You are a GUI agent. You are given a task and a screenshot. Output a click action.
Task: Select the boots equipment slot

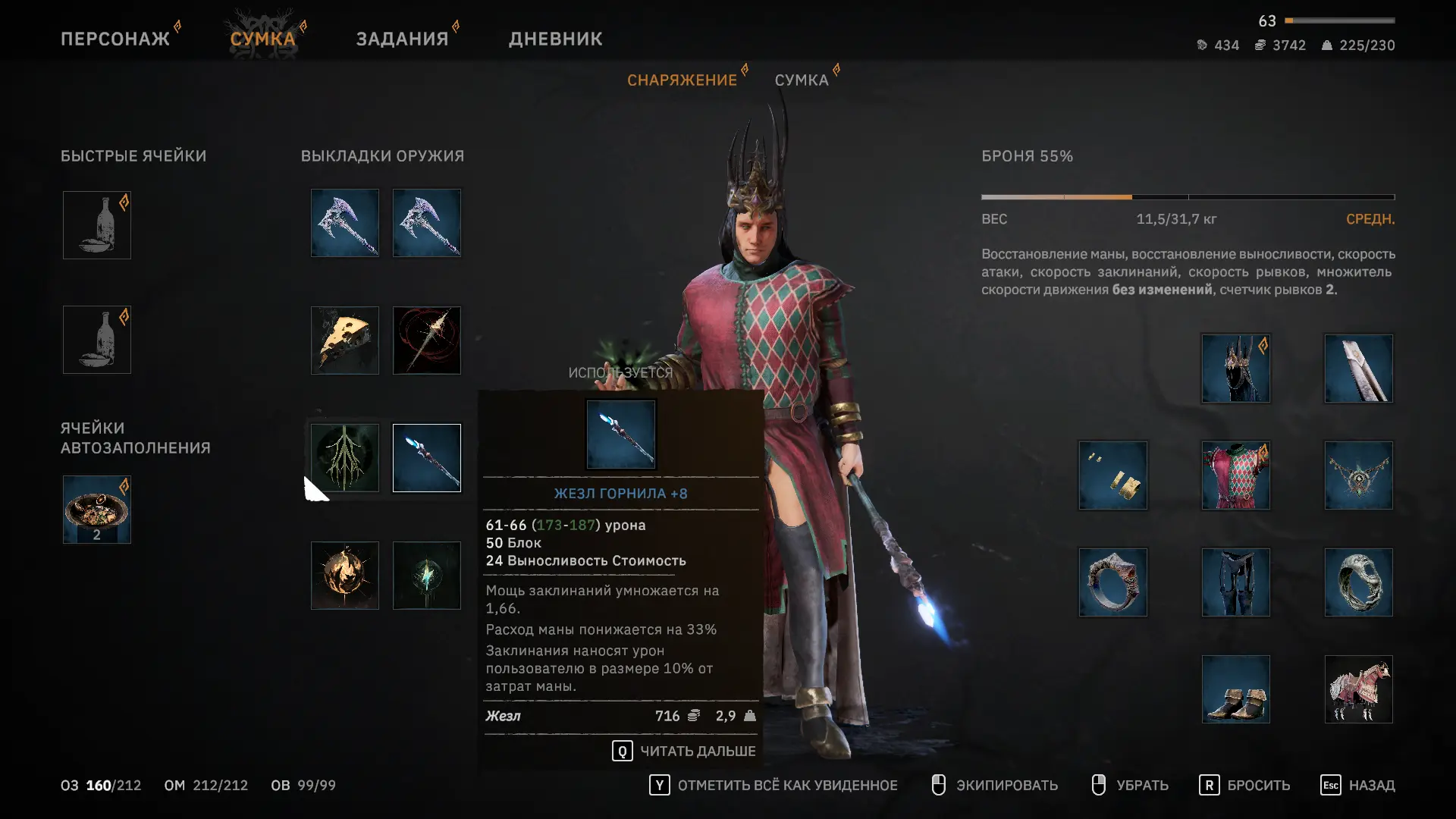pos(1235,689)
